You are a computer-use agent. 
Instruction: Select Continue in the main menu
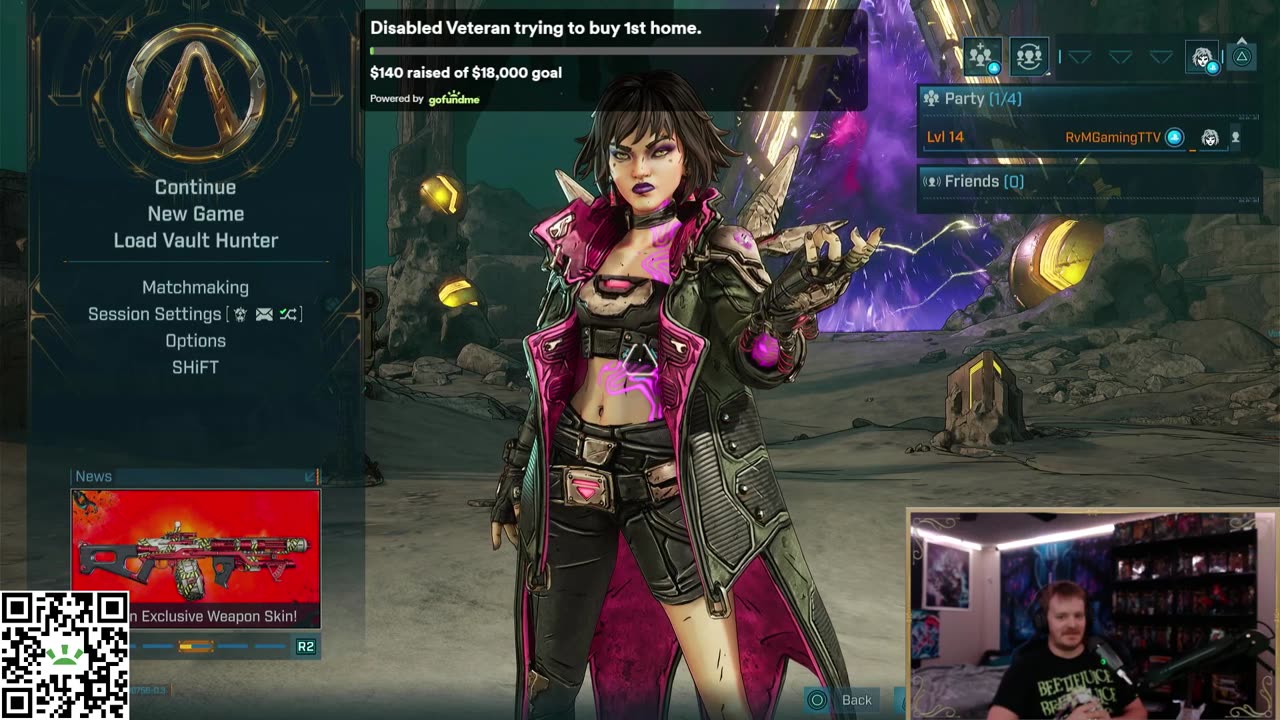(x=195, y=187)
